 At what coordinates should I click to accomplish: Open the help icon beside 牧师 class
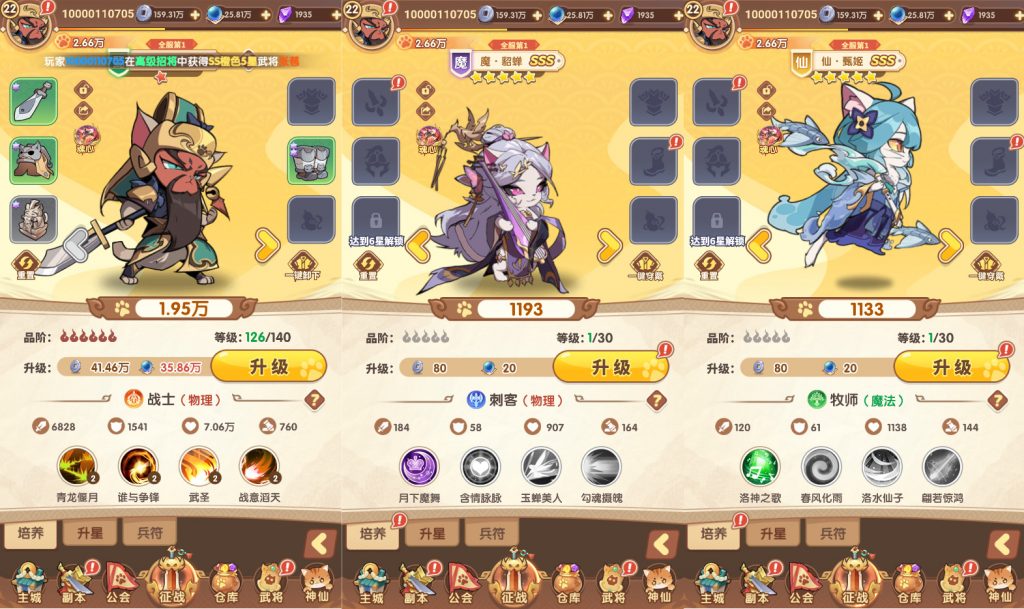click(x=996, y=400)
